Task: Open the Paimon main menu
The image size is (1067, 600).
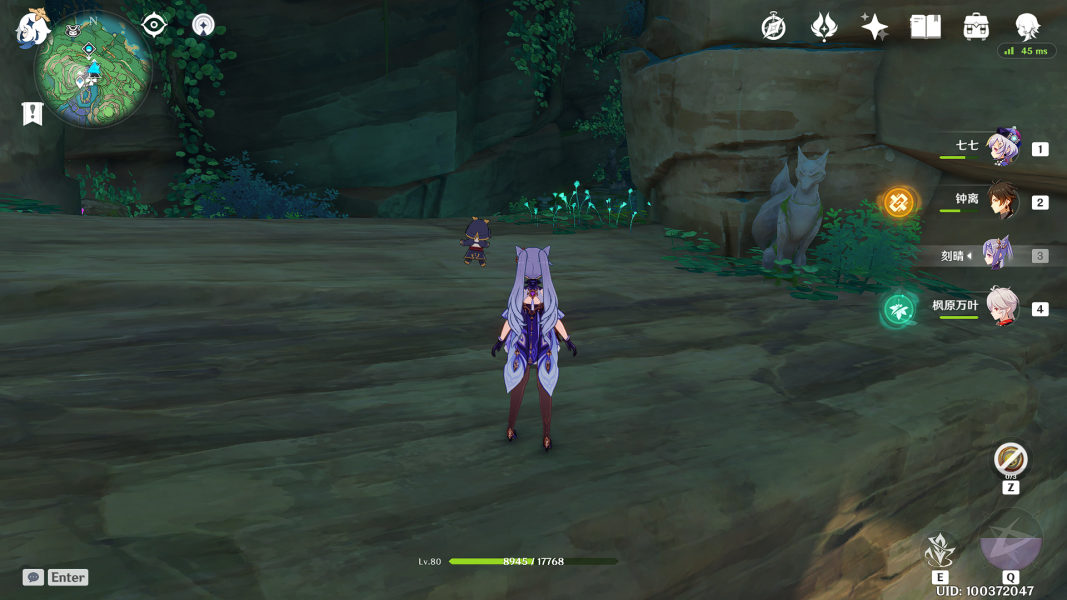Action: pos(32,27)
